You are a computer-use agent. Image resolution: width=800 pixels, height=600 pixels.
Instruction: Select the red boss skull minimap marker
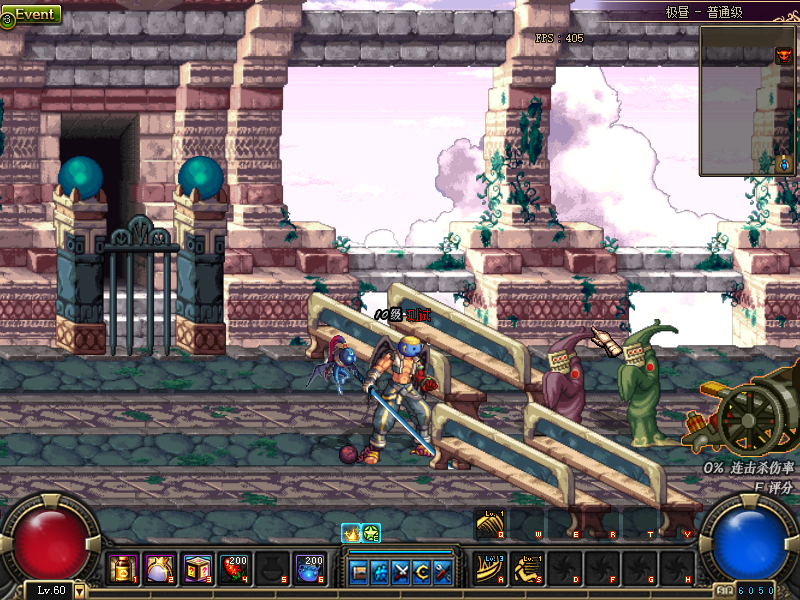(x=783, y=56)
